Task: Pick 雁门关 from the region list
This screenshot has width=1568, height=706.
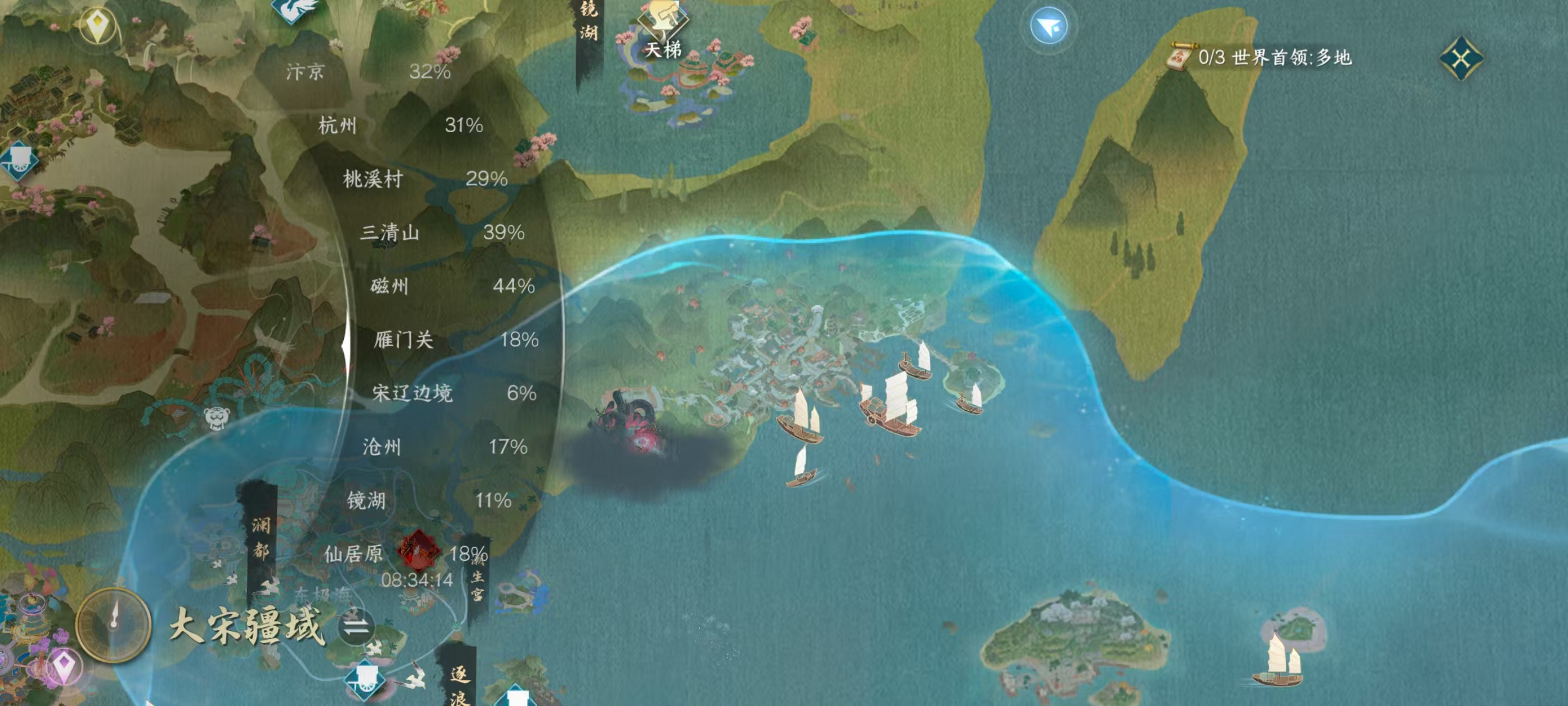Action: point(404,340)
